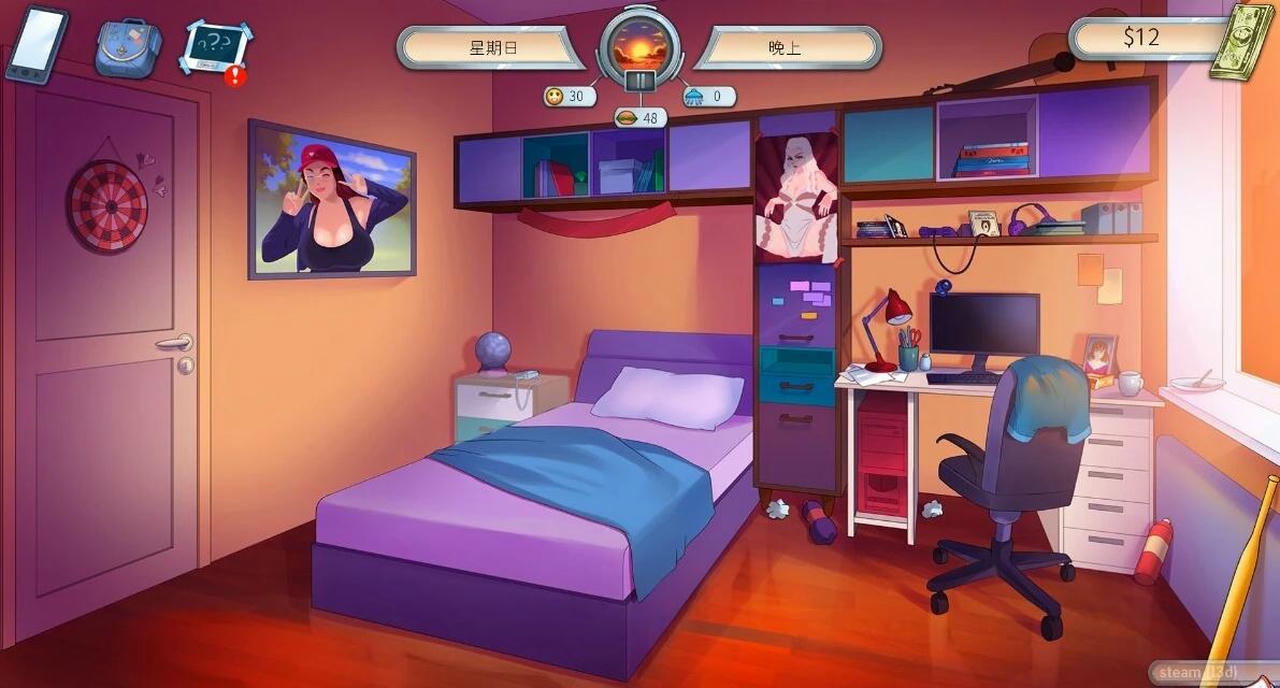View the question mark hints card
Screen dimensions: 1280x688
[x=216, y=46]
